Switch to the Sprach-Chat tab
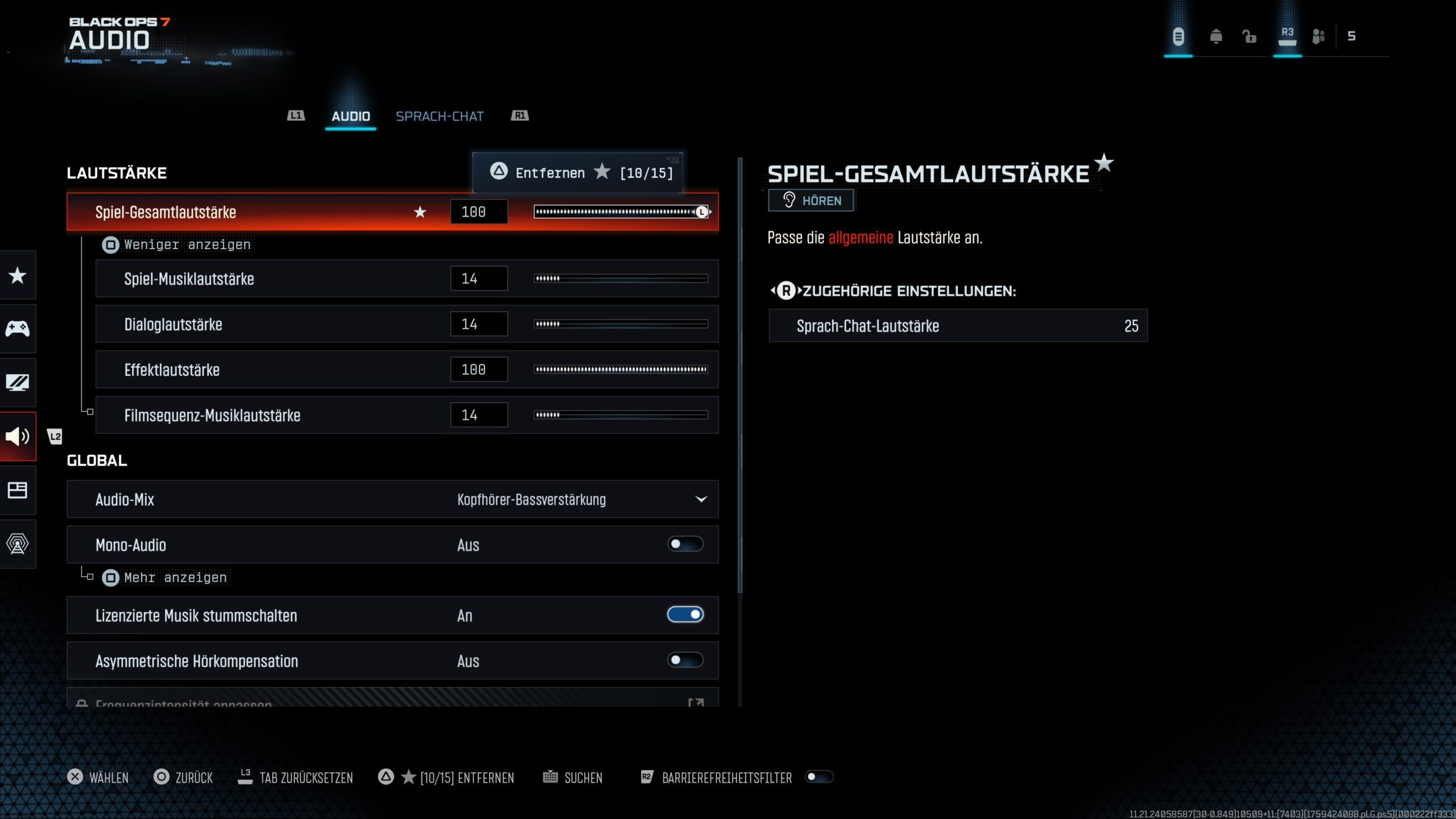 pyautogui.click(x=439, y=116)
